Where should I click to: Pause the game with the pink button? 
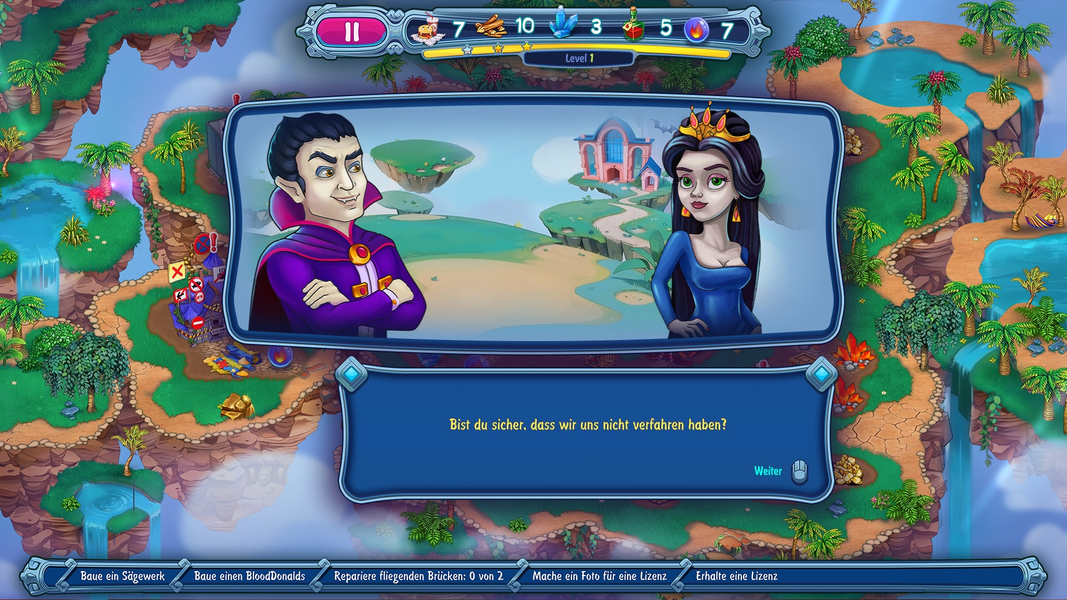351,31
